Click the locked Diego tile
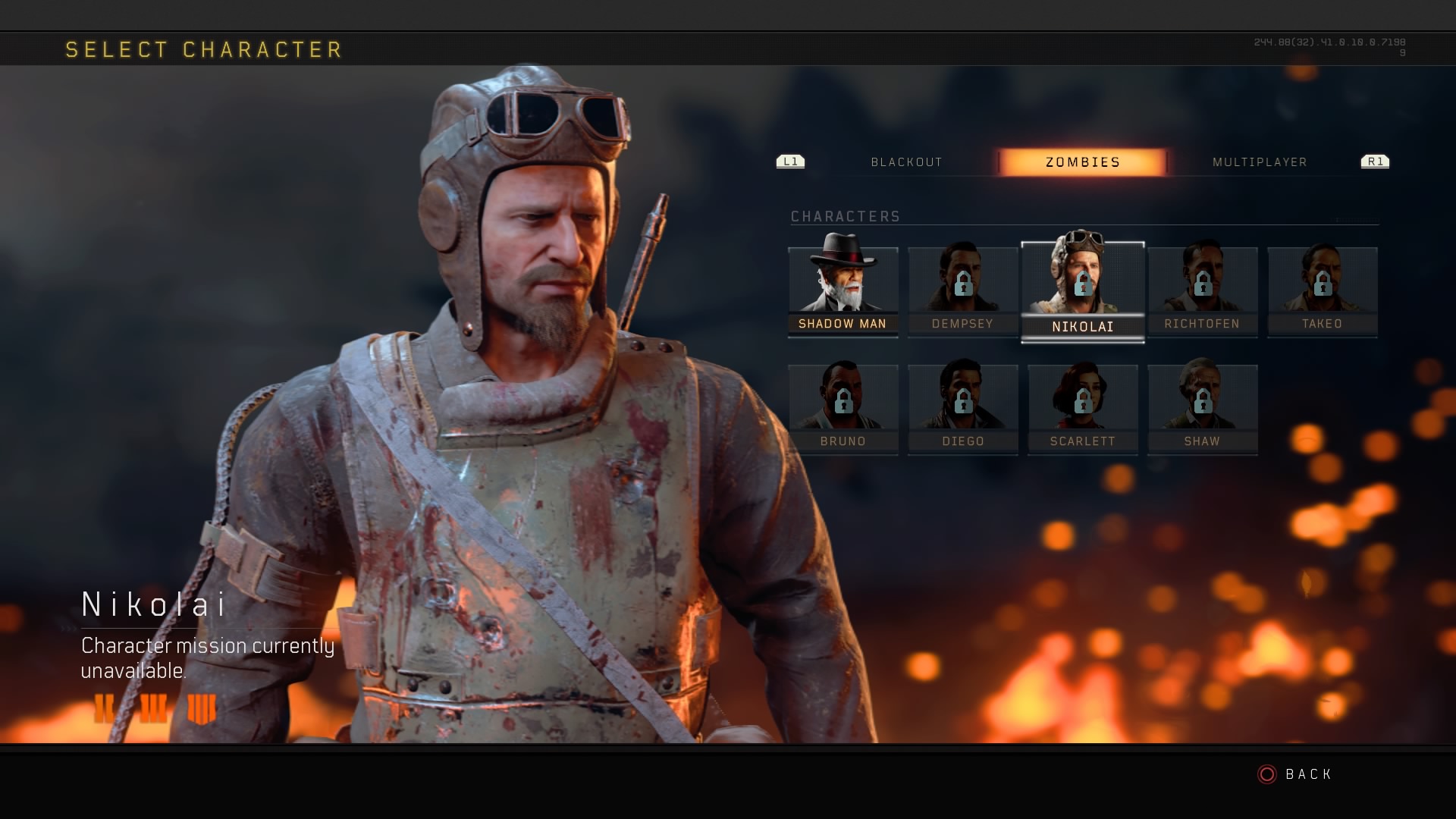This screenshot has width=1456, height=819. [x=962, y=409]
